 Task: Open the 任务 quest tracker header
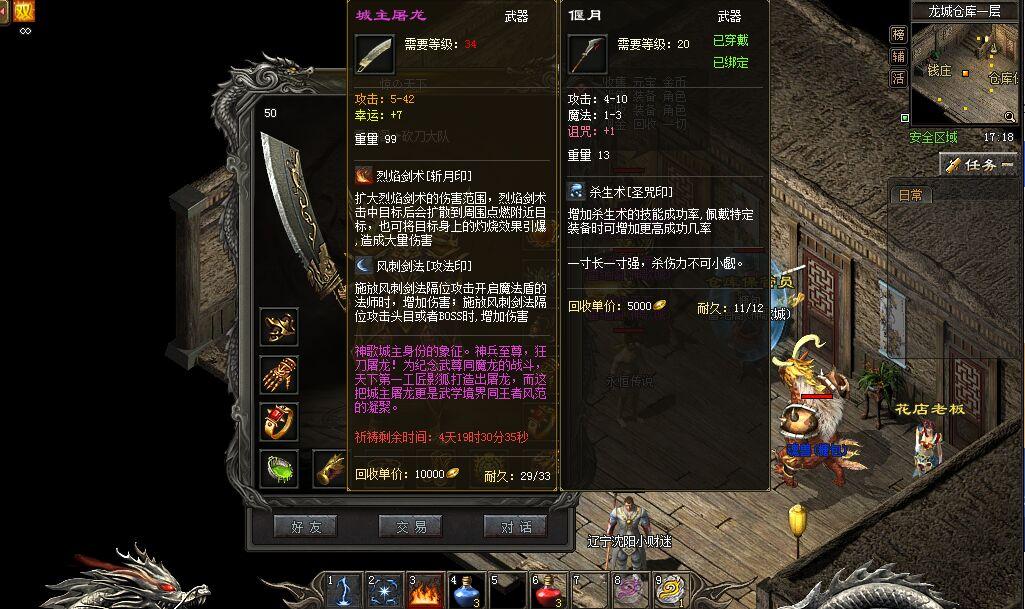978,165
